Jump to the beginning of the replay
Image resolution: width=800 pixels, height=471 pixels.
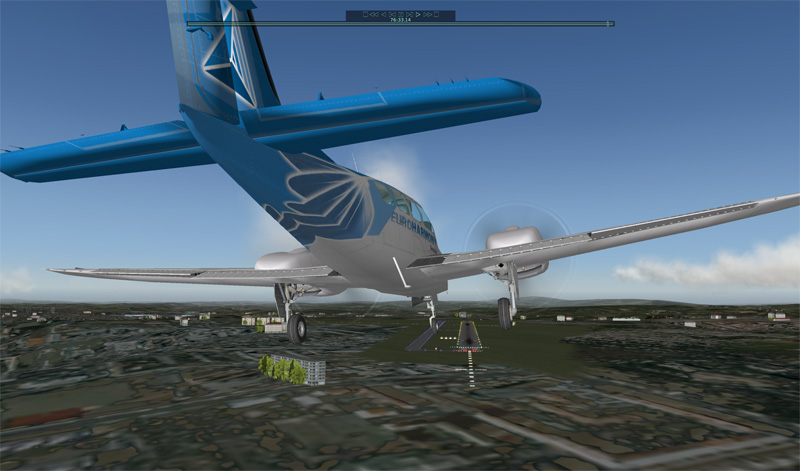pos(366,15)
